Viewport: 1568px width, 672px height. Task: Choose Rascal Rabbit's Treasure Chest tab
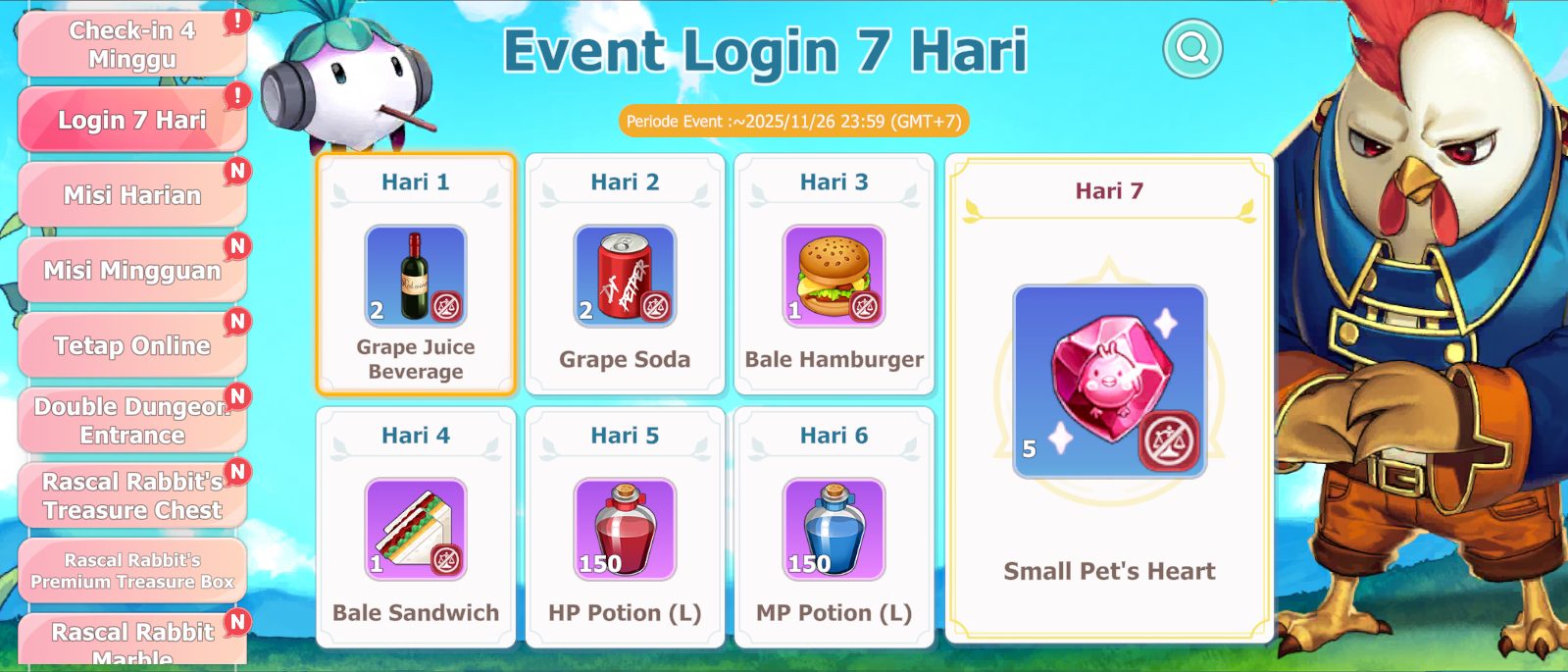click(131, 495)
